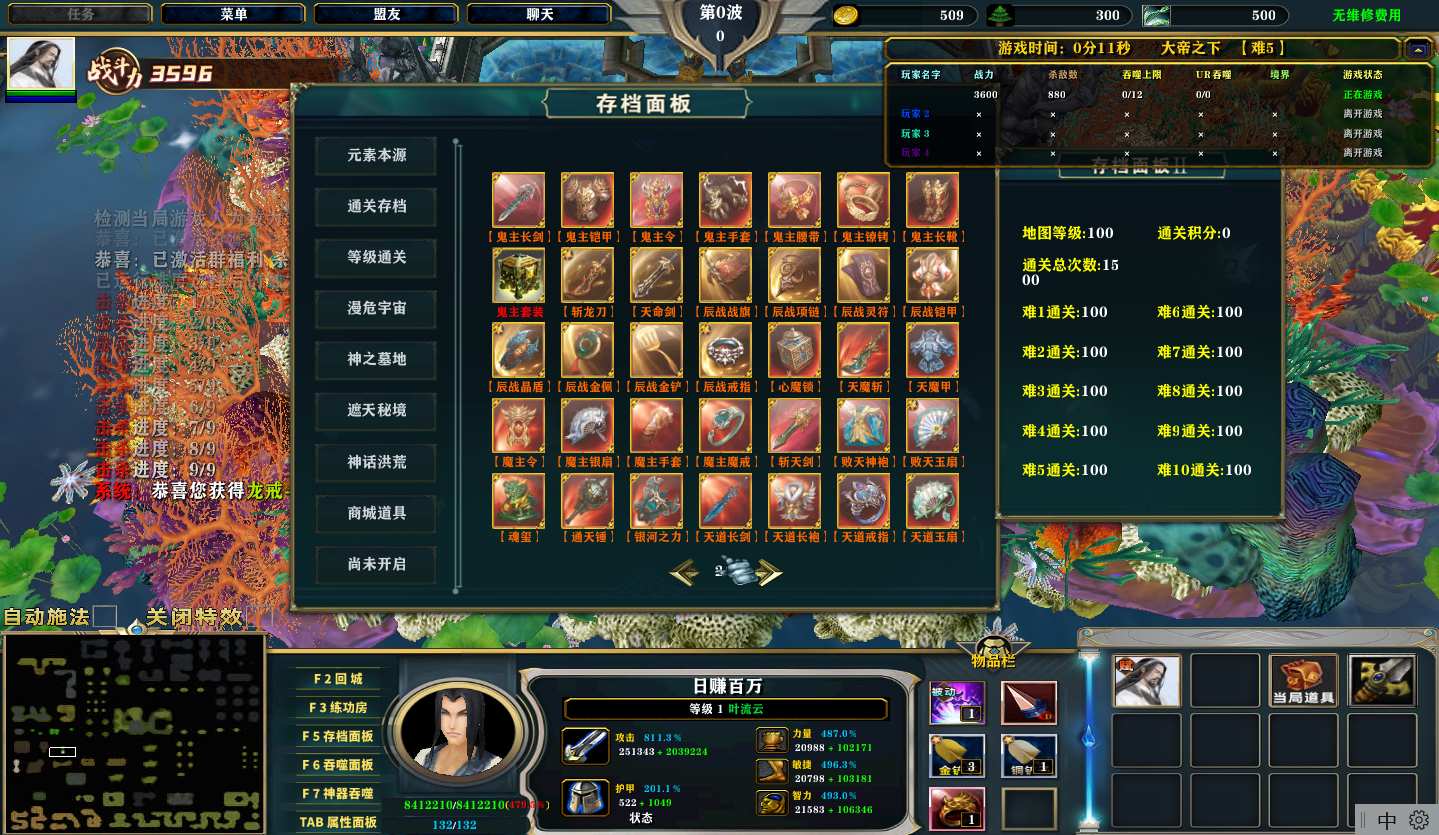
Task: Go to the next archive page arrow
Action: tap(768, 572)
